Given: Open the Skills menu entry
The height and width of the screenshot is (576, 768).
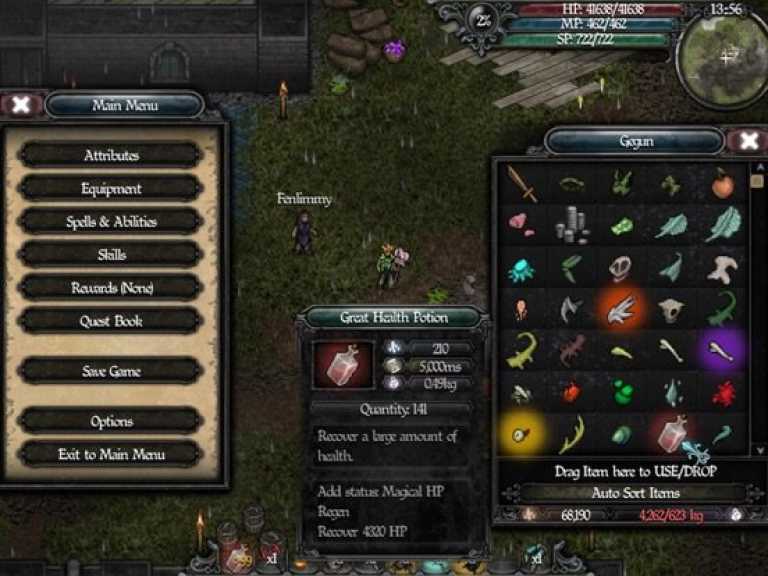Looking at the screenshot, I should (x=111, y=254).
